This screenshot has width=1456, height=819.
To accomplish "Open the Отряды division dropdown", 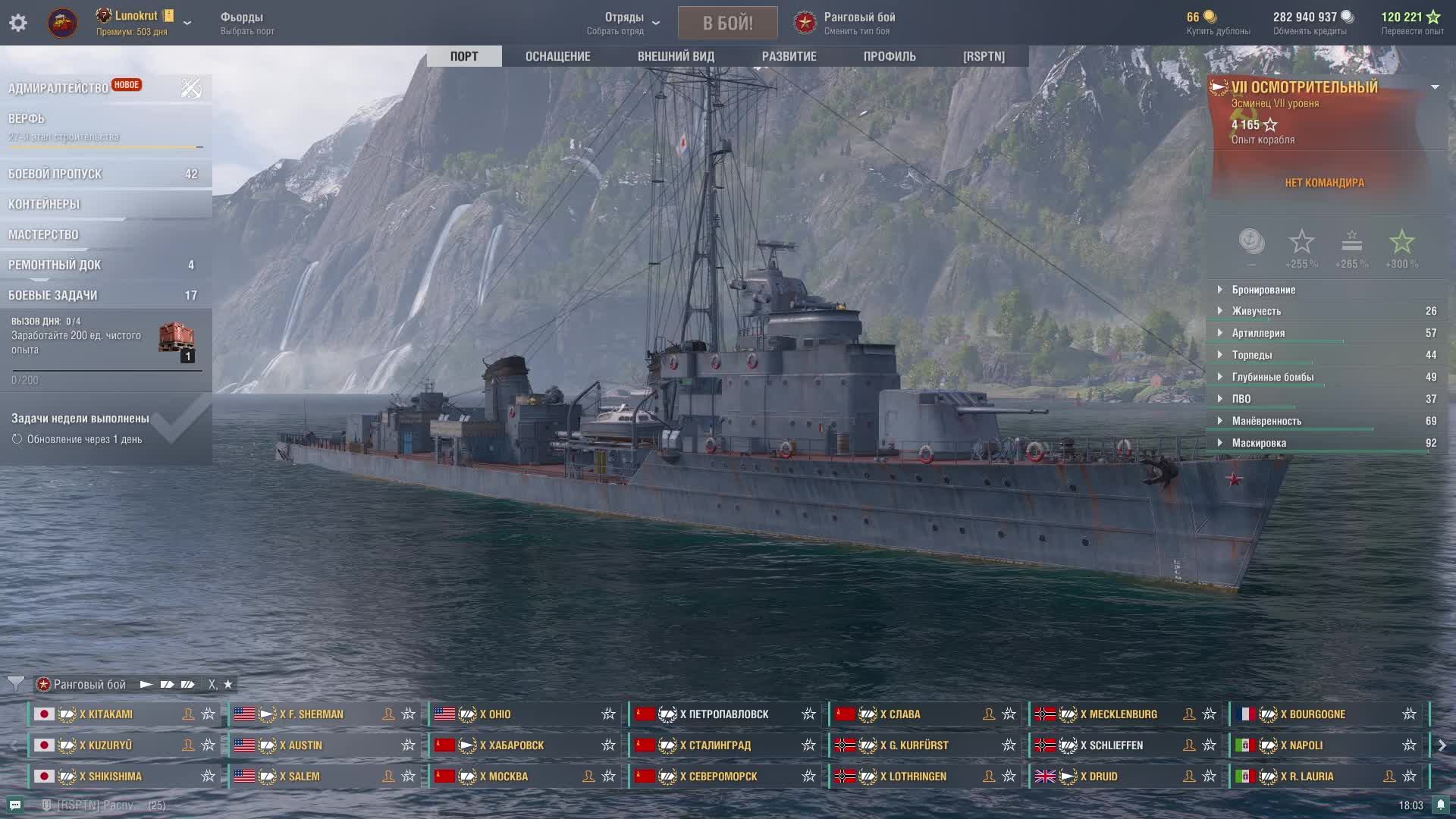I will tap(624, 23).
